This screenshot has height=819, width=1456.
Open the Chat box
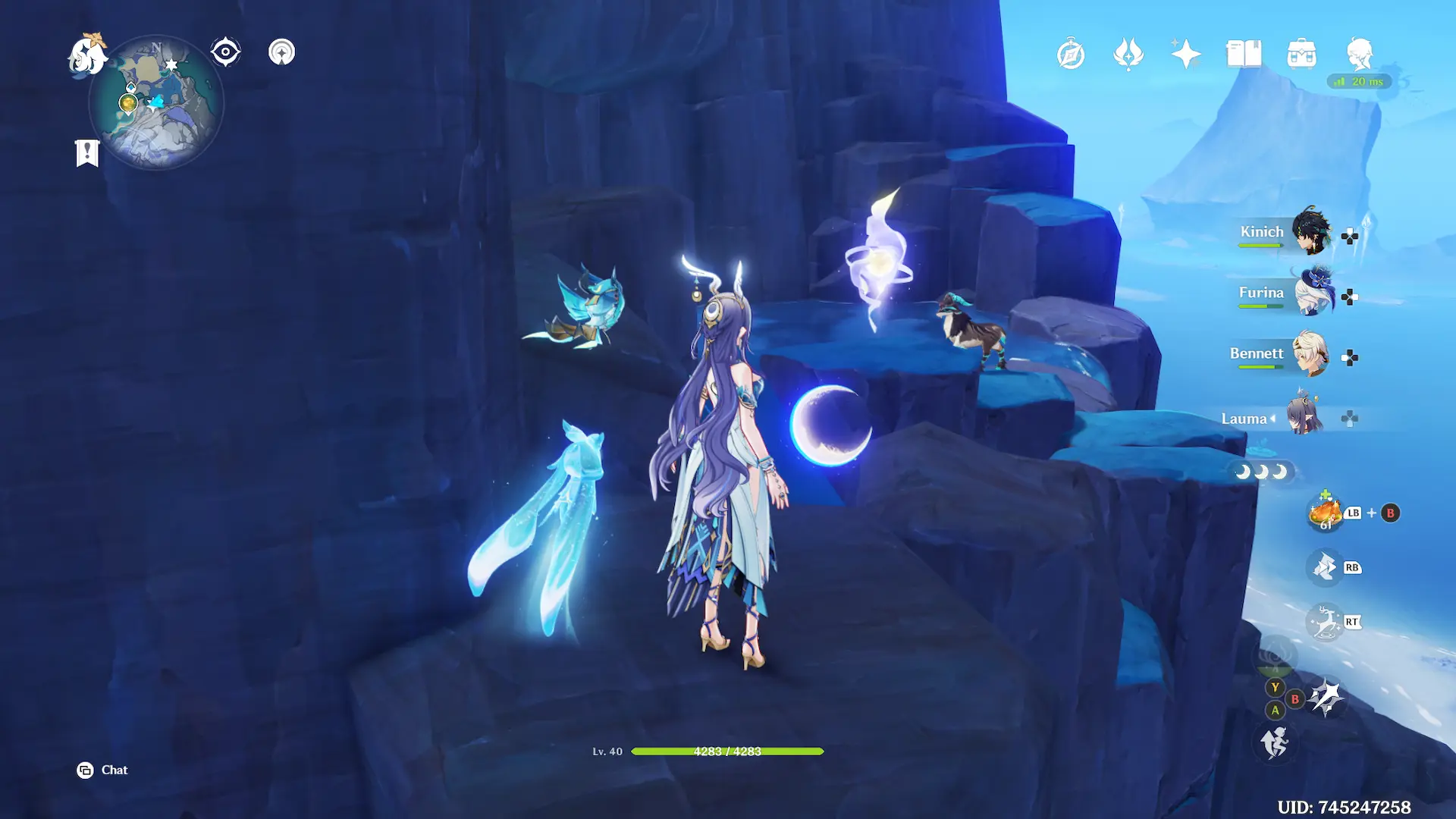tap(103, 770)
